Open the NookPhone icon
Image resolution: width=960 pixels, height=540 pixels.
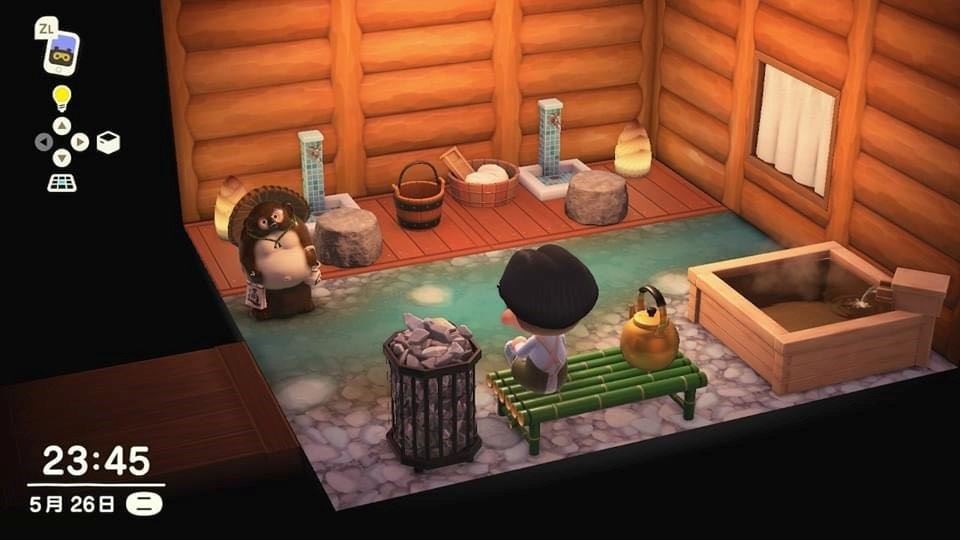(x=61, y=53)
